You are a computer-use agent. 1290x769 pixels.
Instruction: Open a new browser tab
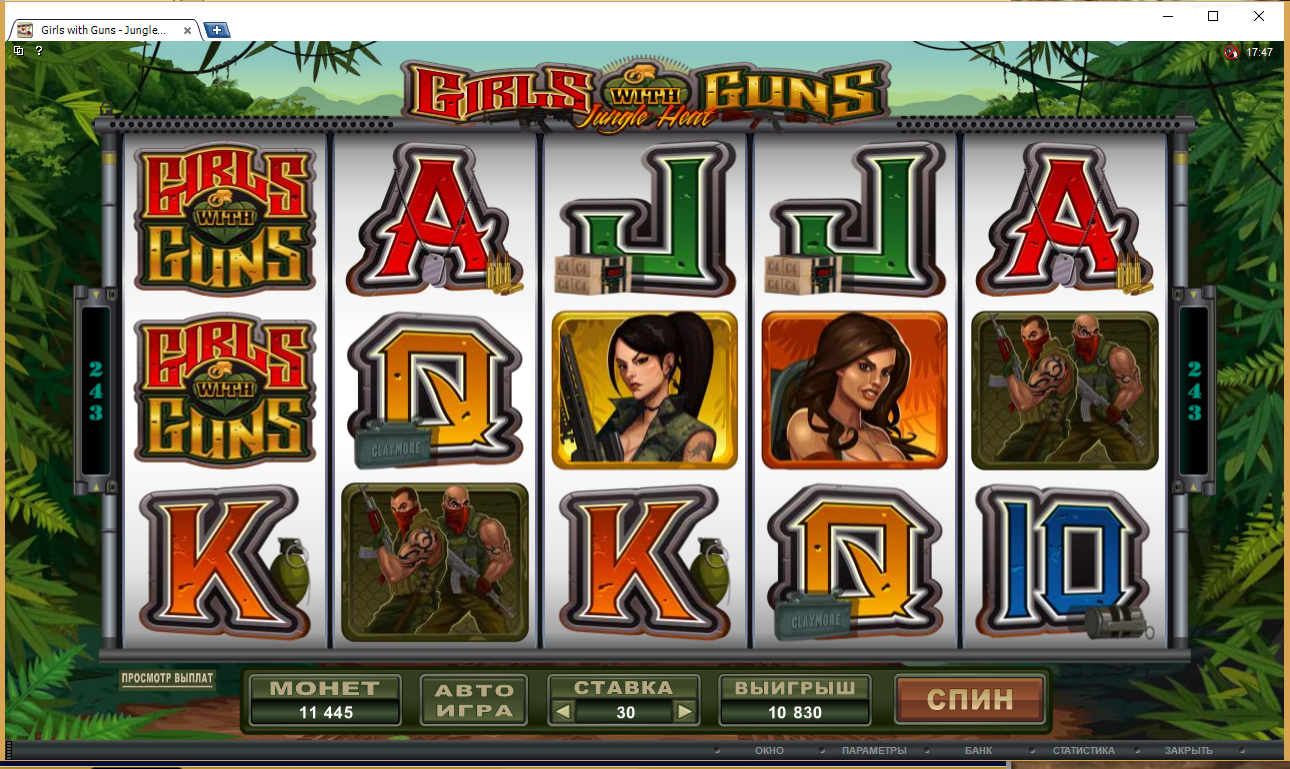coord(217,30)
